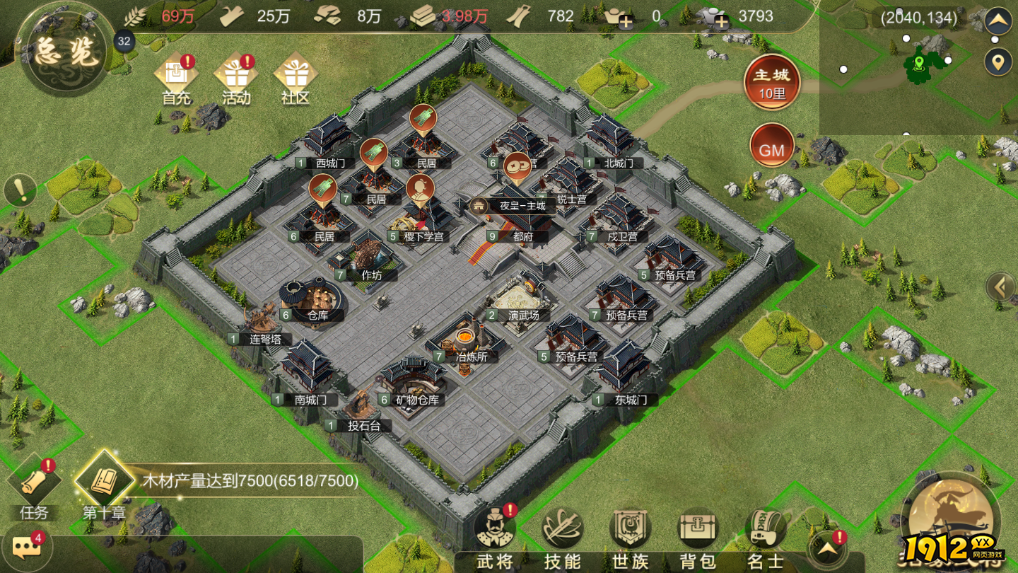Image resolution: width=1018 pixels, height=573 pixels.
Task: Open the 社区 community icon
Action: (x=295, y=77)
